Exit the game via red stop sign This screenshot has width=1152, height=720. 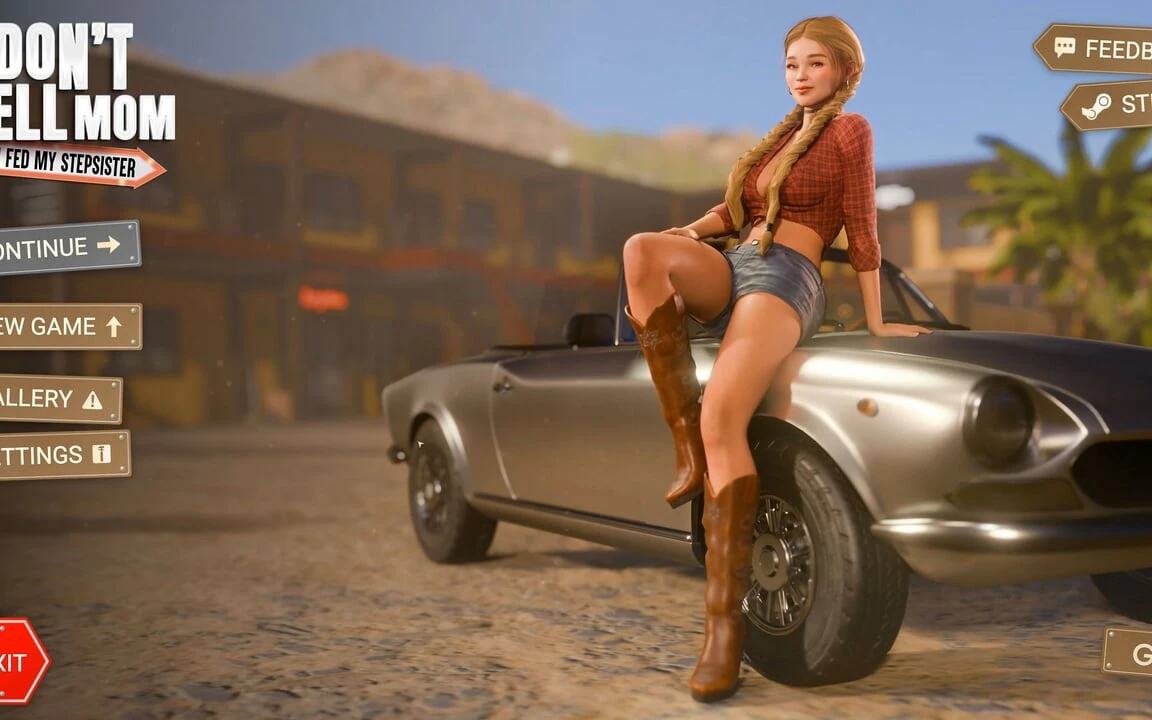(20, 660)
